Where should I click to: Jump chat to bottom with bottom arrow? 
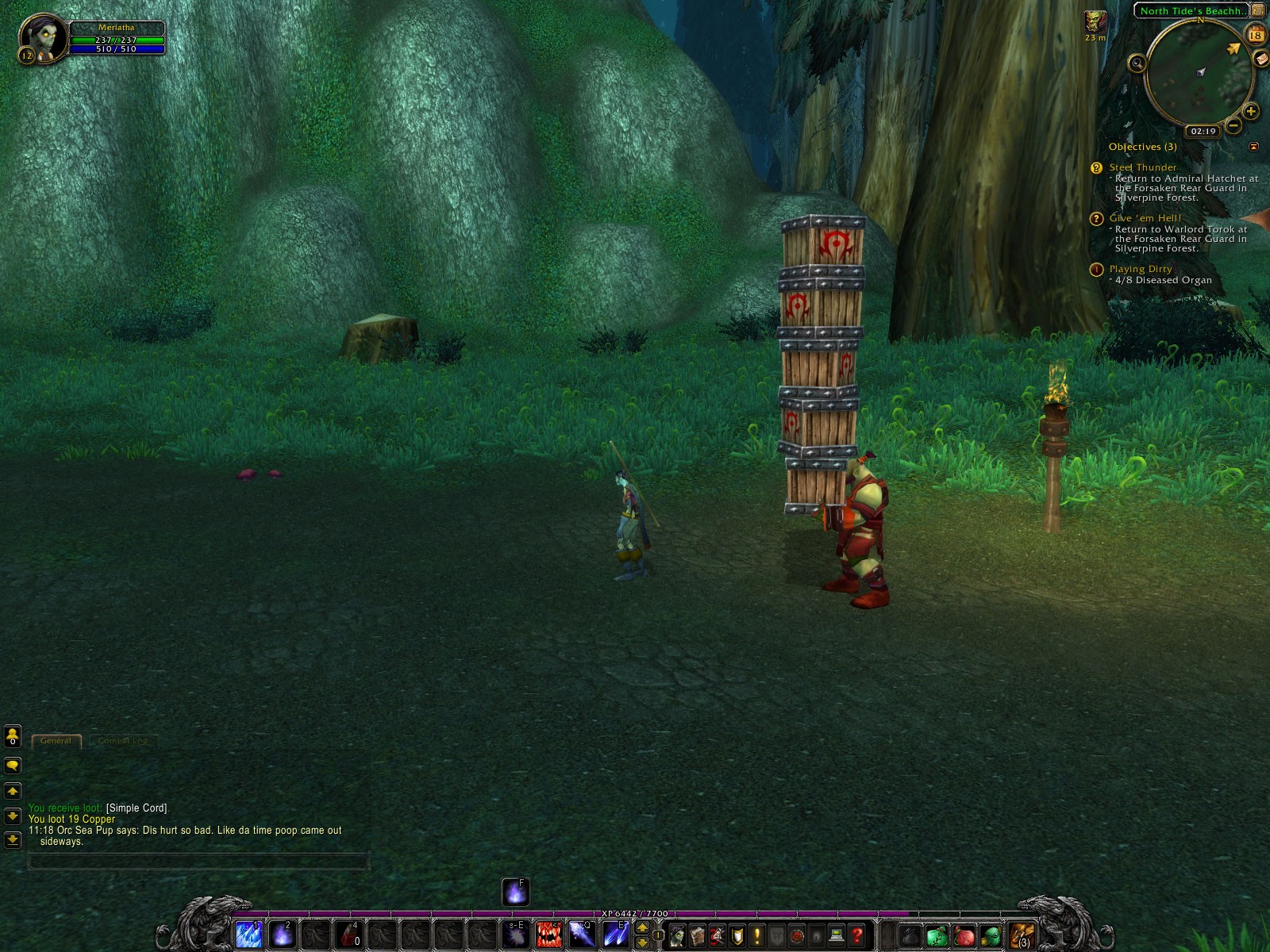(13, 839)
